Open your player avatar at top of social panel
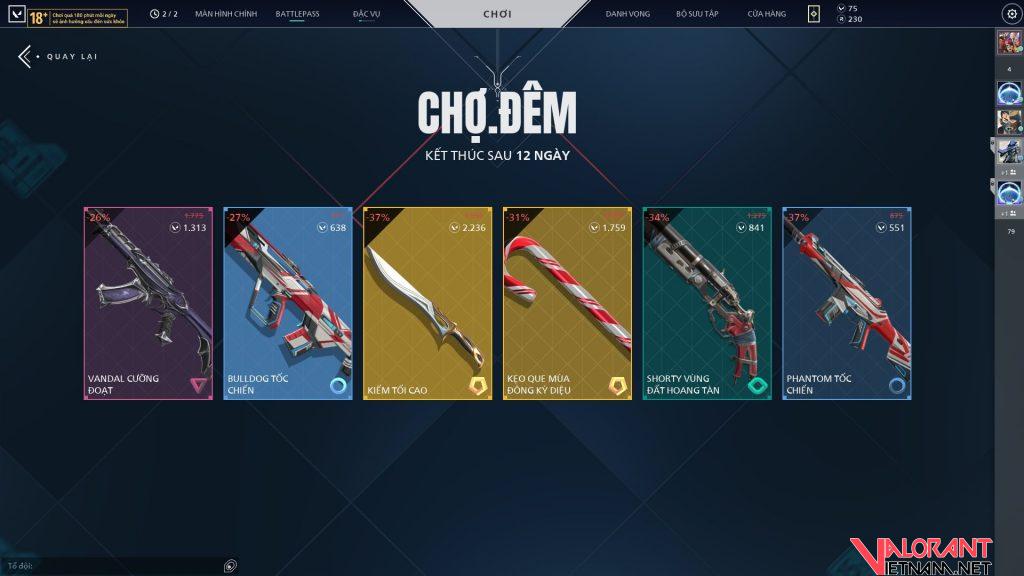This screenshot has height=576, width=1024. pos(1008,43)
